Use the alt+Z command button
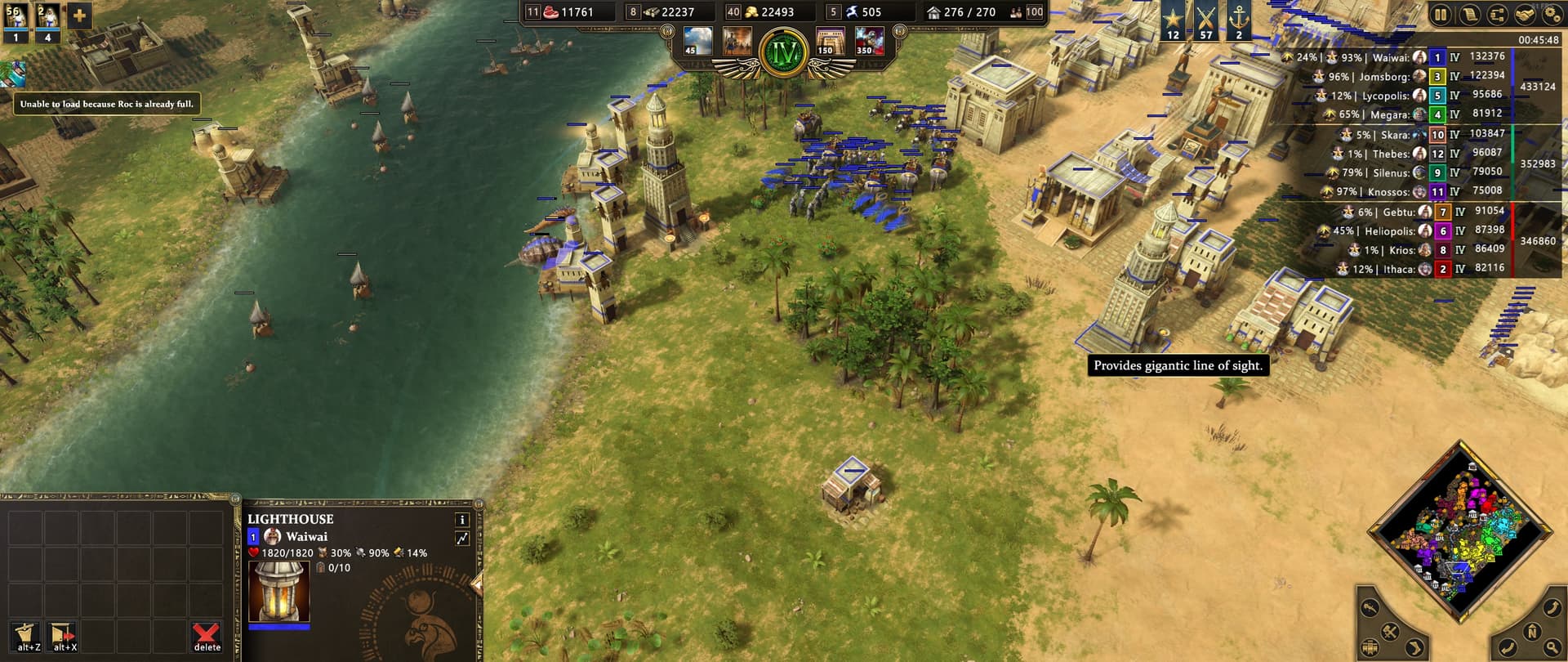Image resolution: width=1568 pixels, height=662 pixels. (27, 637)
